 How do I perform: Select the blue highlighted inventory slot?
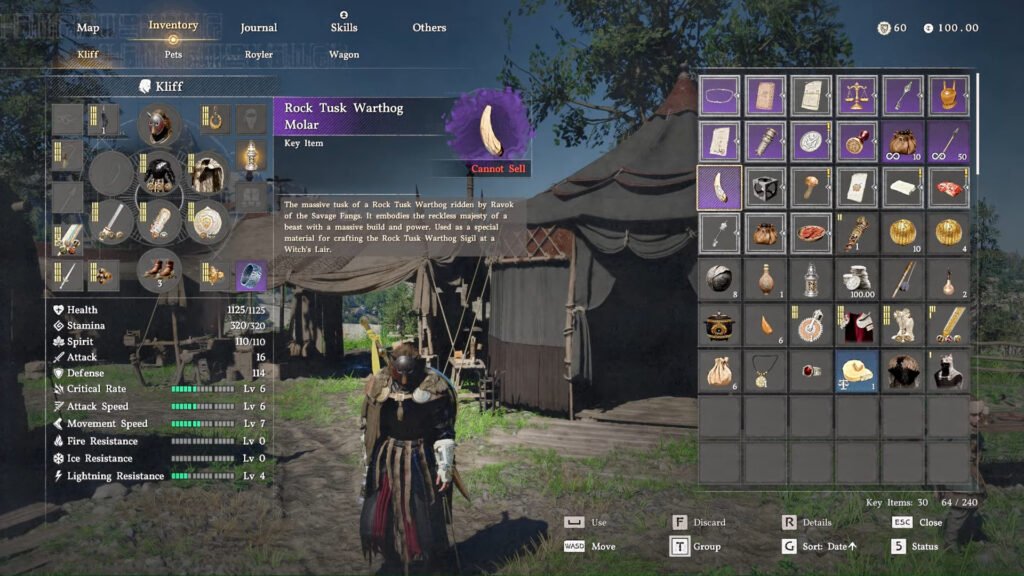tap(857, 371)
